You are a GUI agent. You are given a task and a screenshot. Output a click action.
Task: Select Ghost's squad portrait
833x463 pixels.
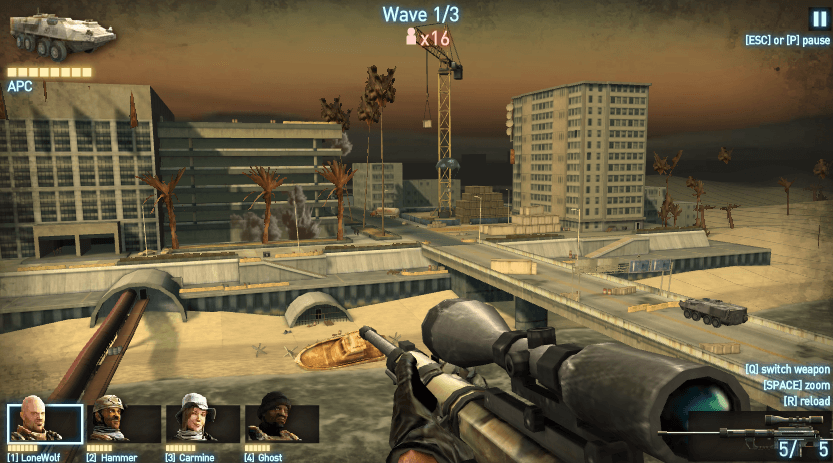(281, 424)
